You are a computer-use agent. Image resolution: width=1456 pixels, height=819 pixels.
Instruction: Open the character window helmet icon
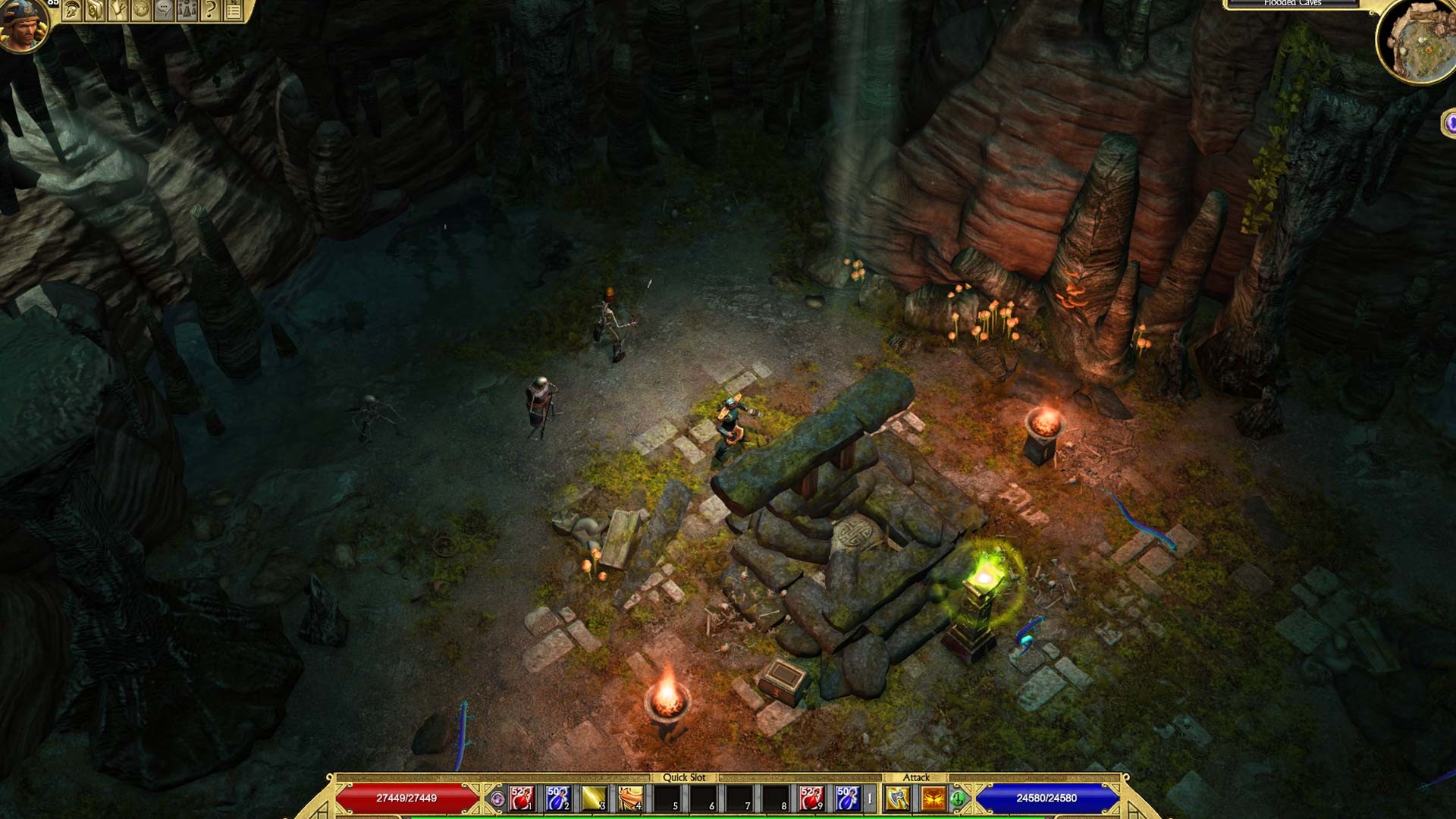[x=74, y=11]
